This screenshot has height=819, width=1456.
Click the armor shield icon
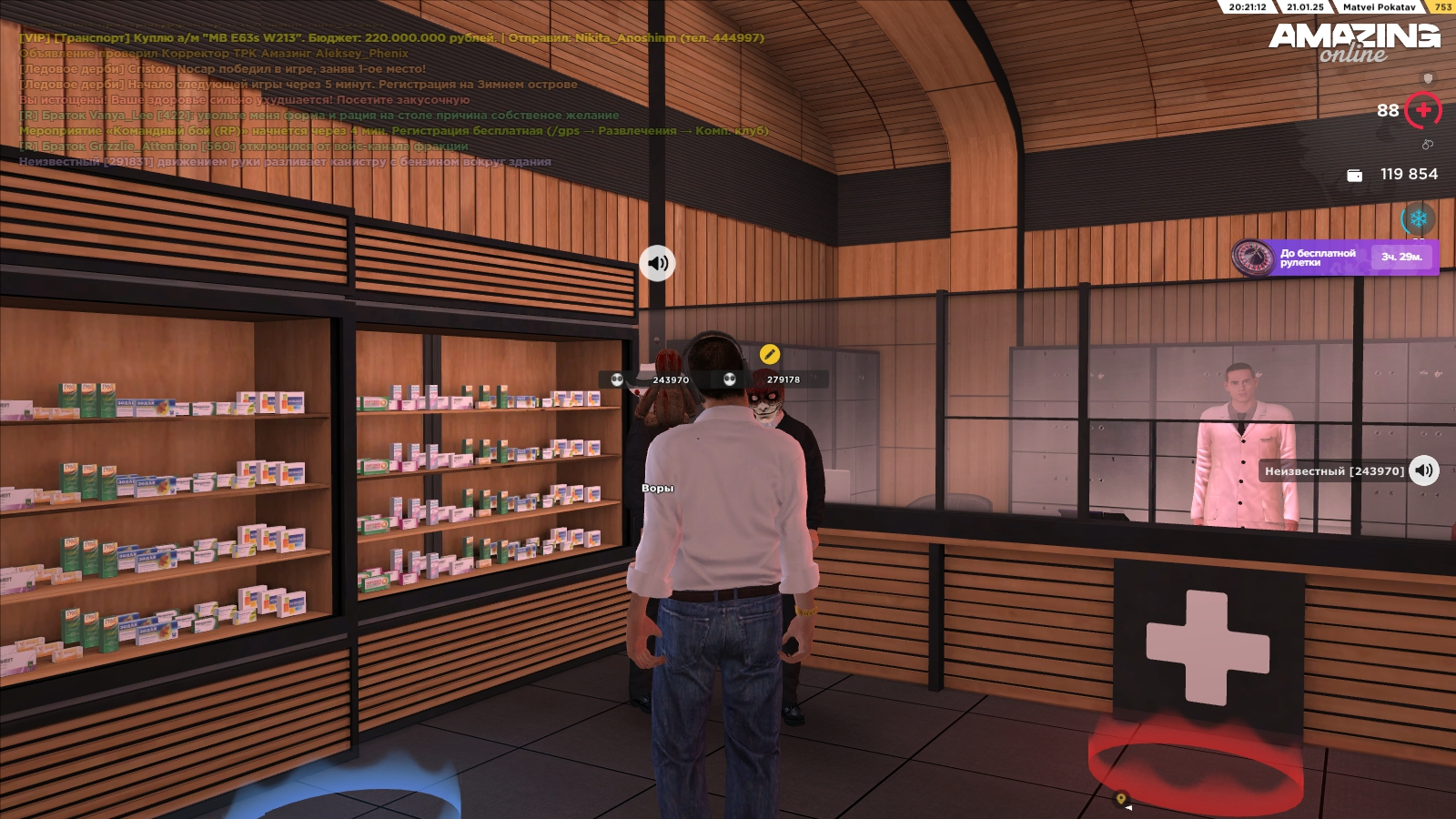(x=1428, y=78)
